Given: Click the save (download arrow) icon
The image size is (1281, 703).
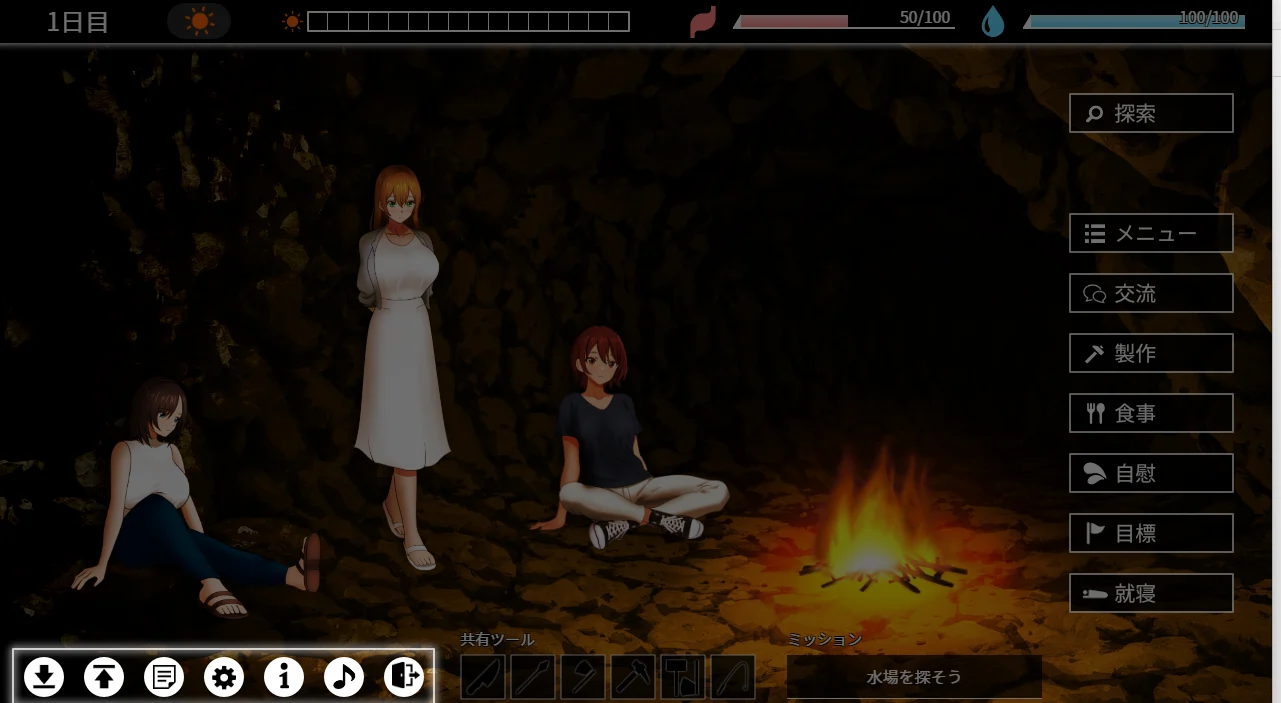Looking at the screenshot, I should coord(44,677).
